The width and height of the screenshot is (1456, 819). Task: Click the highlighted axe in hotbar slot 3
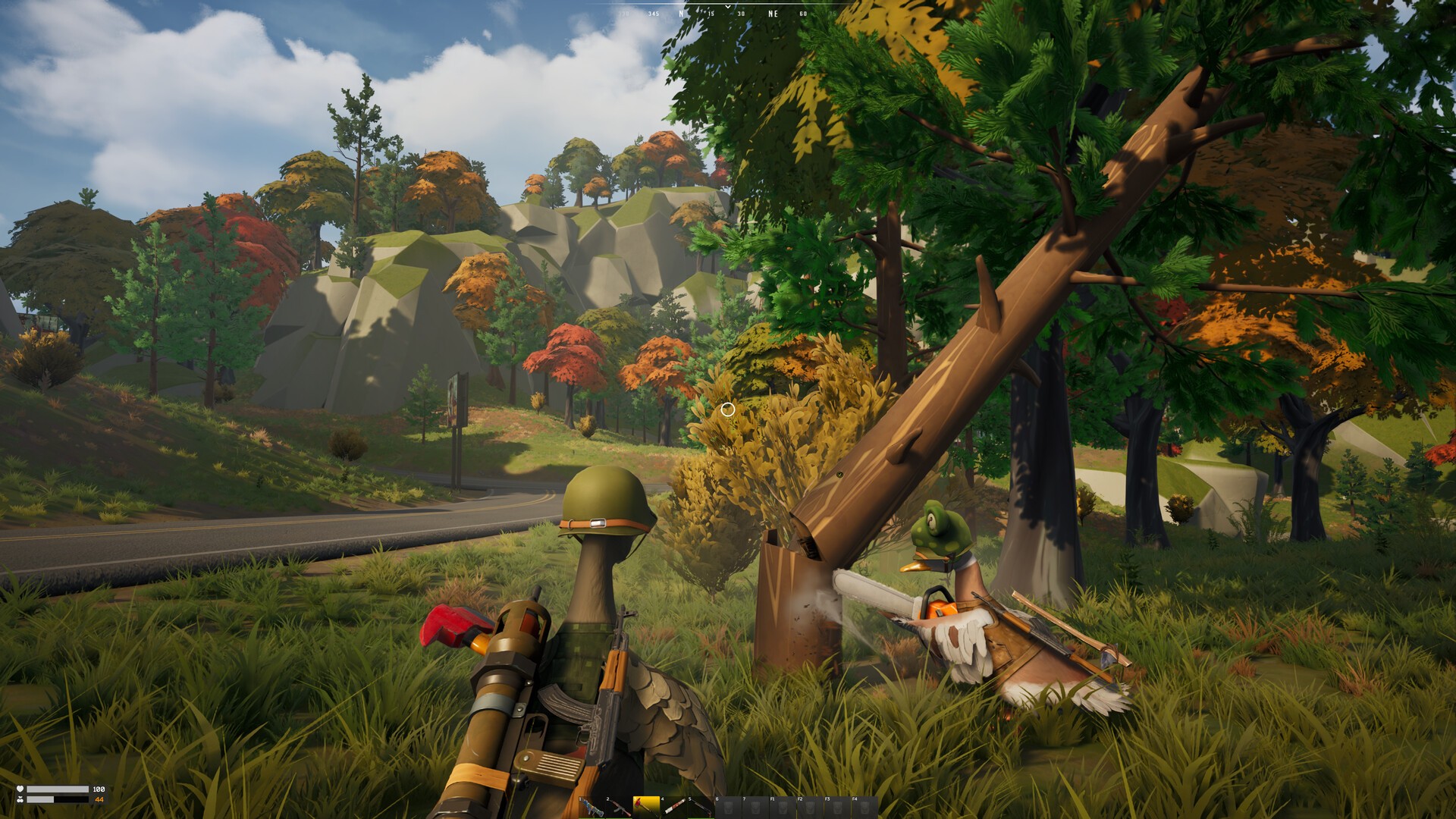(x=647, y=805)
